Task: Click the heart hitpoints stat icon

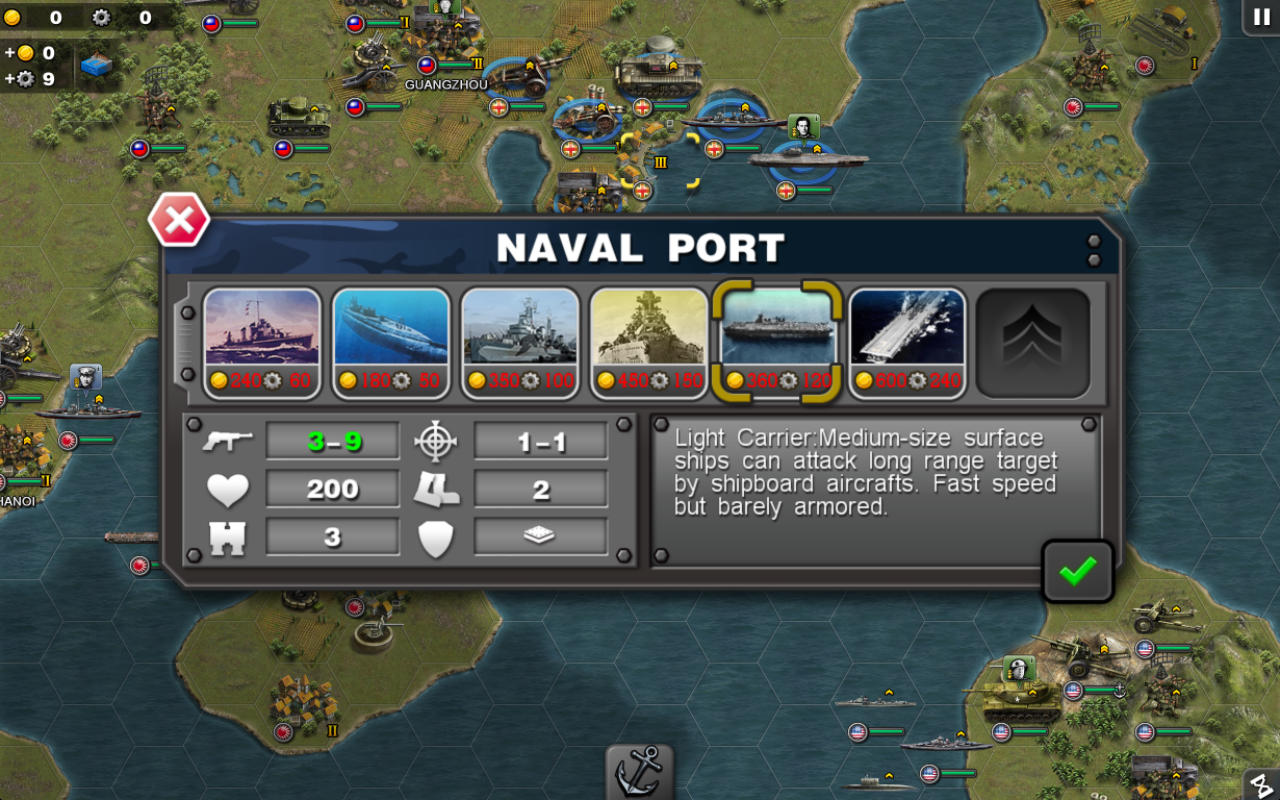Action: pos(228,488)
